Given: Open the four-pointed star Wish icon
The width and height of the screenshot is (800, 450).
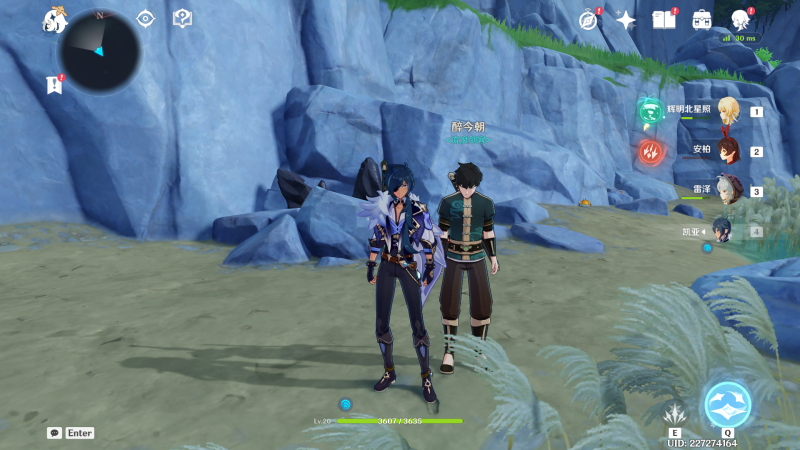Looking at the screenshot, I should tap(626, 20).
